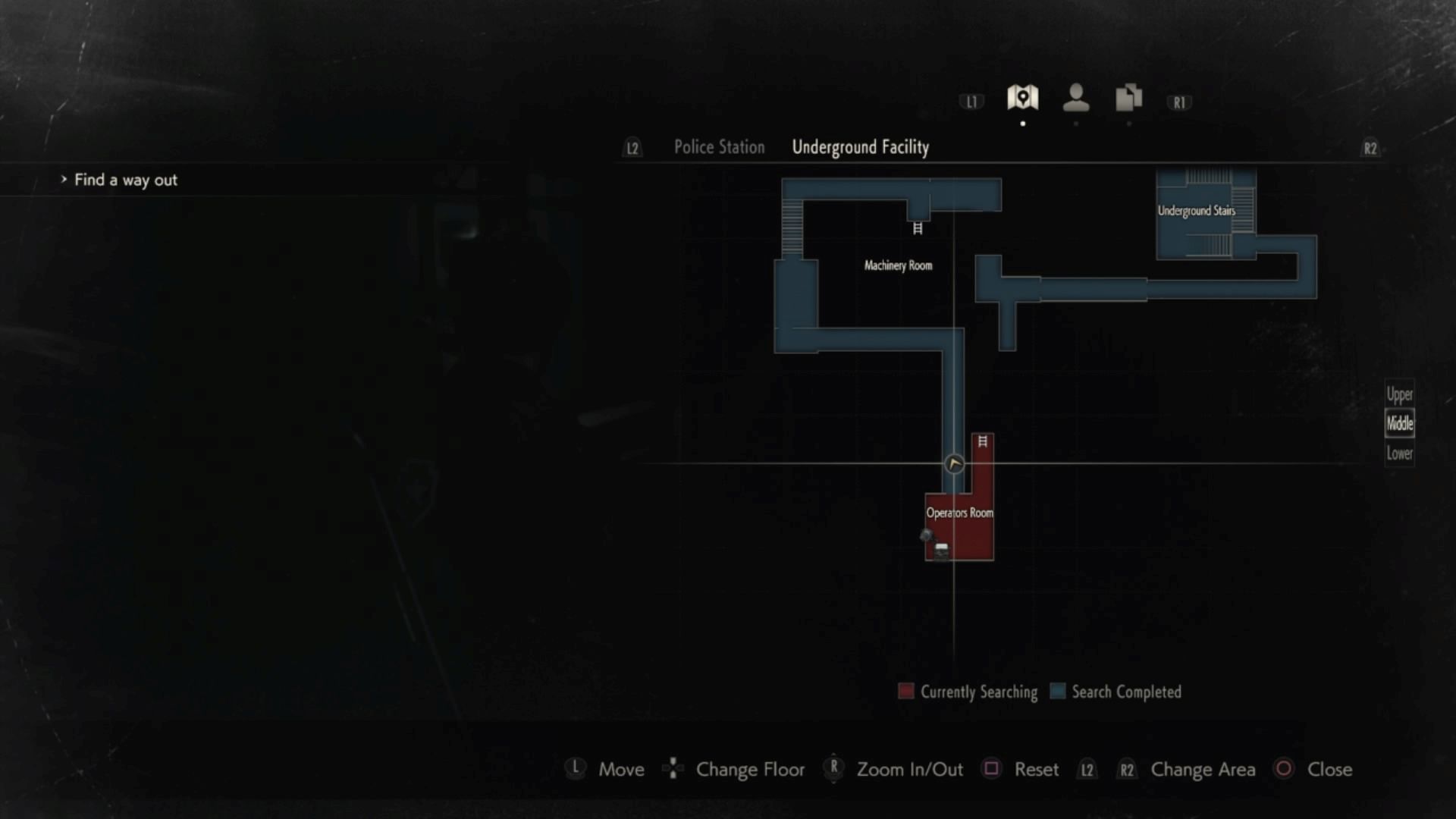Click the ladder icon near Machinery Room
Screen dimensions: 1456x819
coord(918,228)
